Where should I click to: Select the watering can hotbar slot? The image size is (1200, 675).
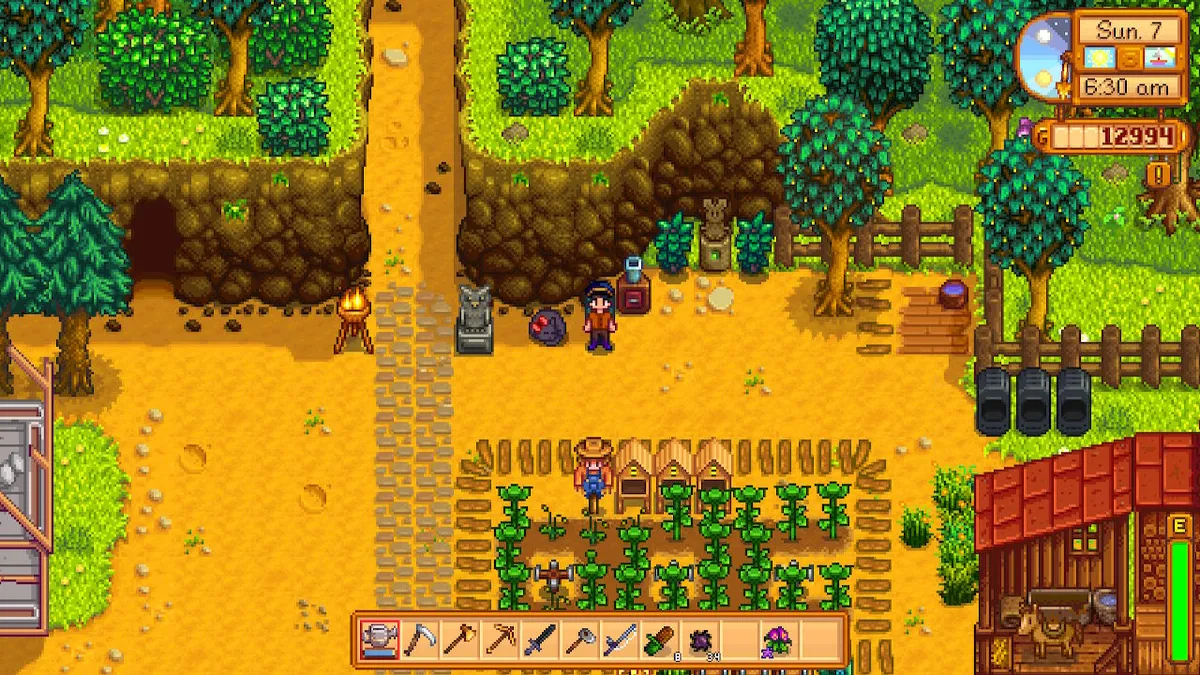380,639
